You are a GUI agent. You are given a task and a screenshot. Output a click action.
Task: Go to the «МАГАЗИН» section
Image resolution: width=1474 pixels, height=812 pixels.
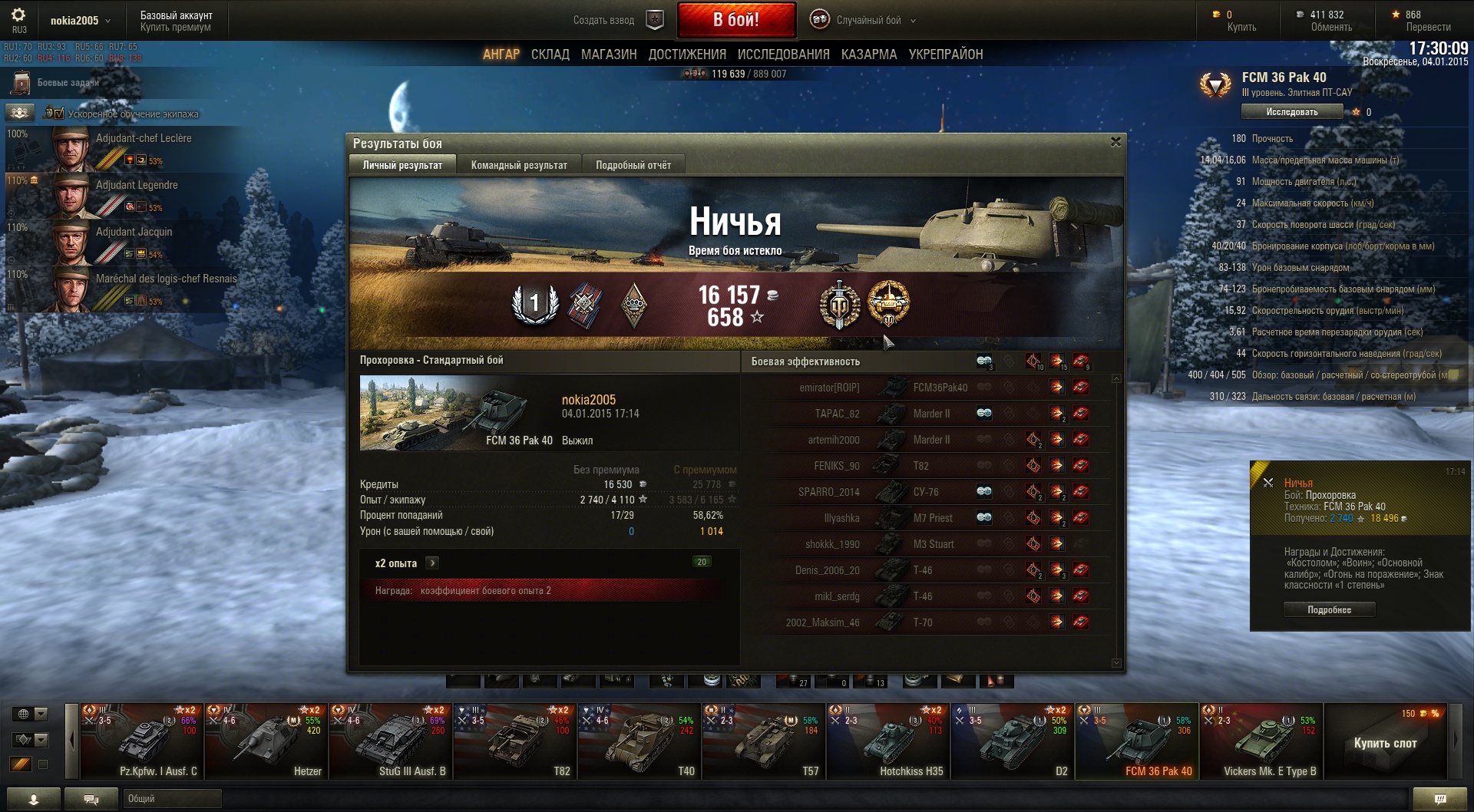click(609, 54)
